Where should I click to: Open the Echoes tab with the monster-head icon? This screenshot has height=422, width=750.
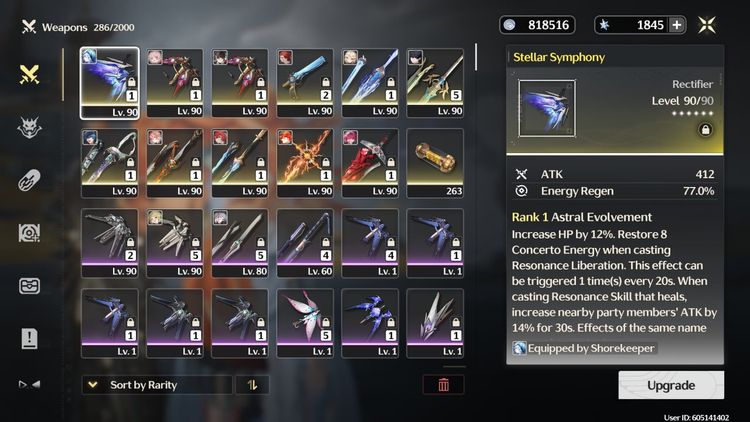coord(29,127)
